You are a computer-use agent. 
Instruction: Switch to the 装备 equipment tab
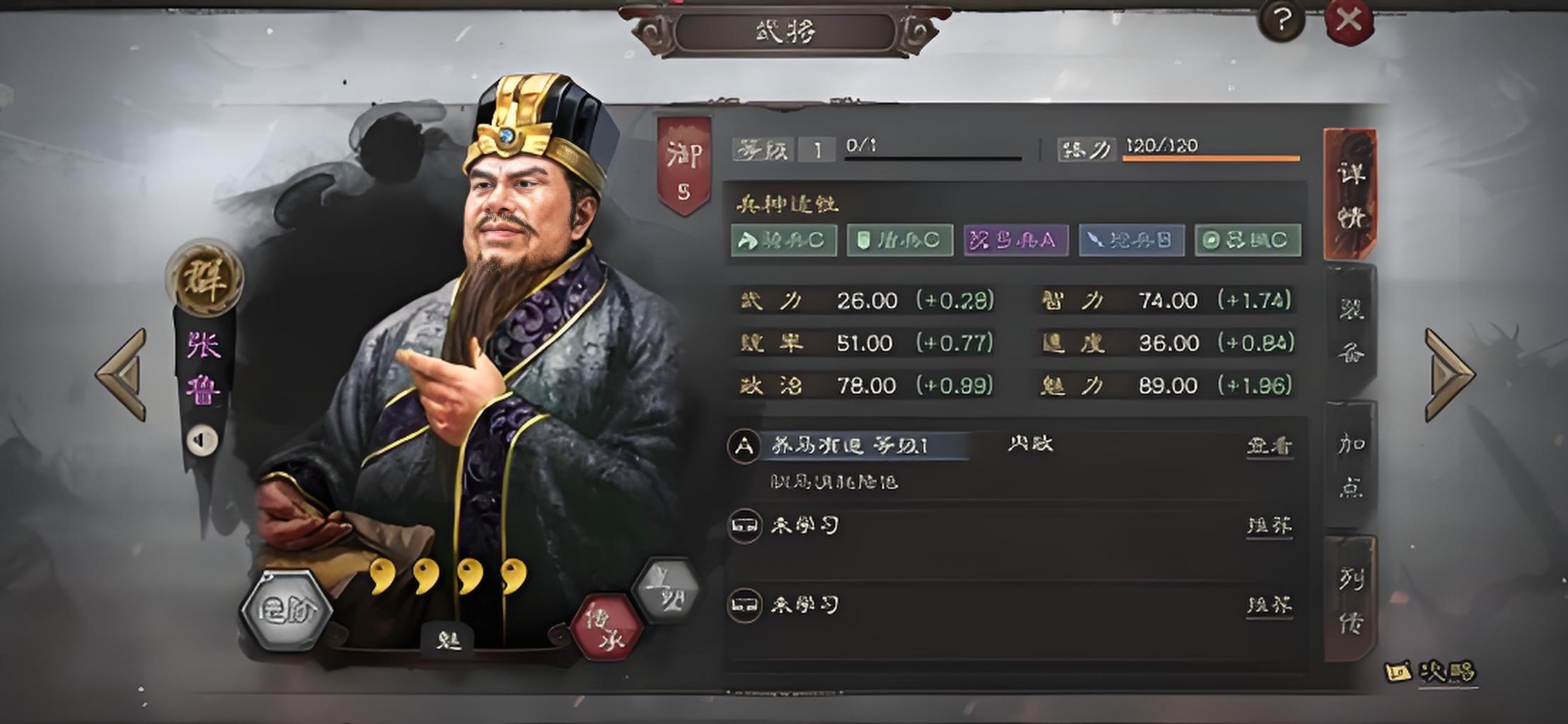click(x=1350, y=330)
